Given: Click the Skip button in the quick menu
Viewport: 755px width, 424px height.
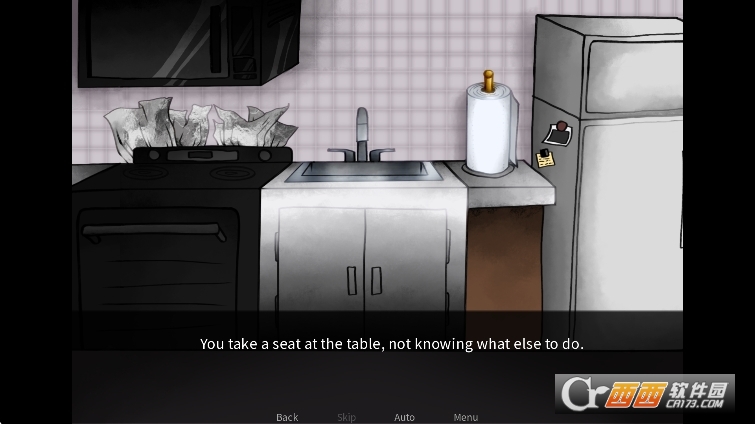Looking at the screenshot, I should click(x=346, y=417).
